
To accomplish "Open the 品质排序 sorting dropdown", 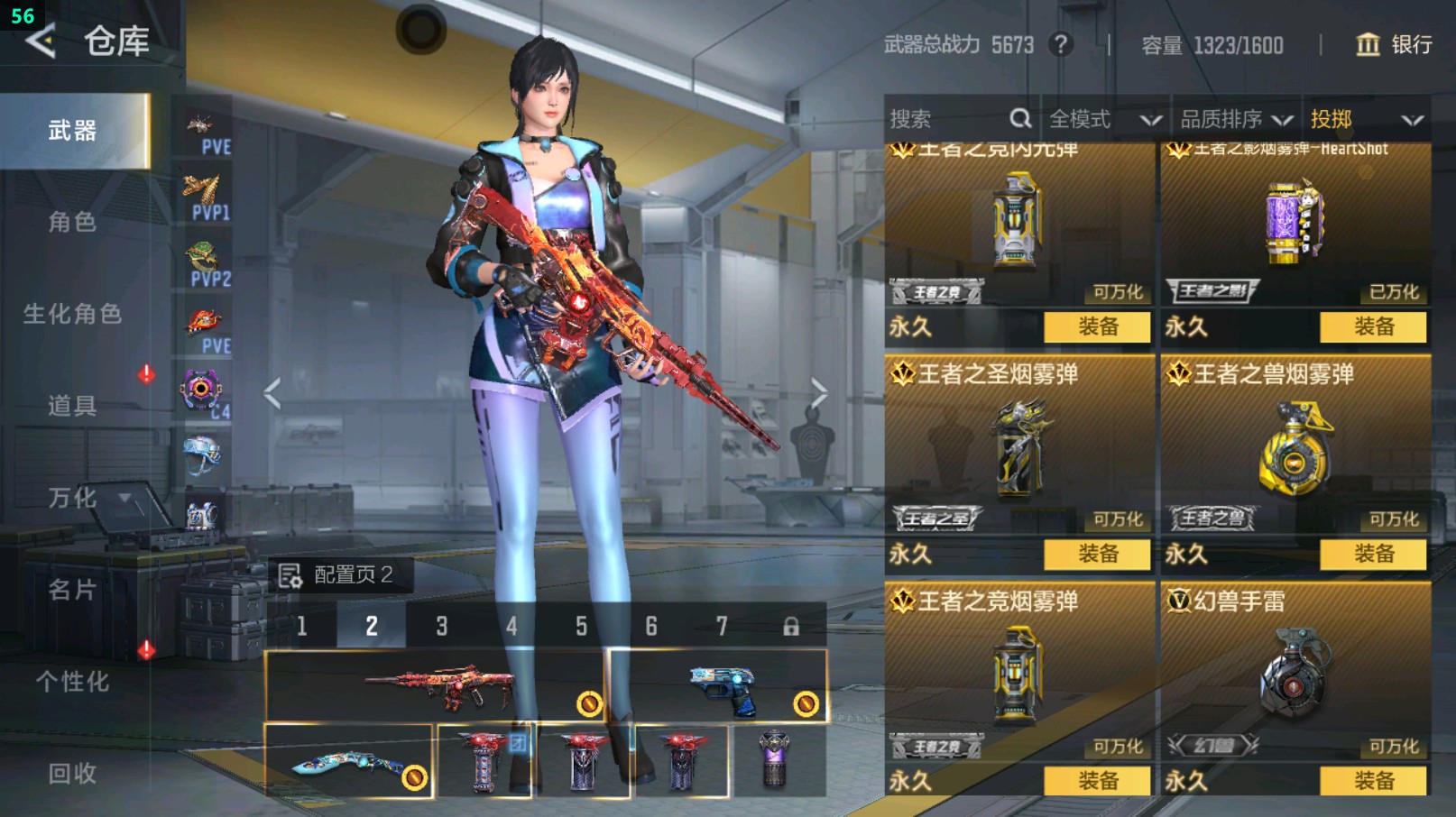I will (1235, 119).
